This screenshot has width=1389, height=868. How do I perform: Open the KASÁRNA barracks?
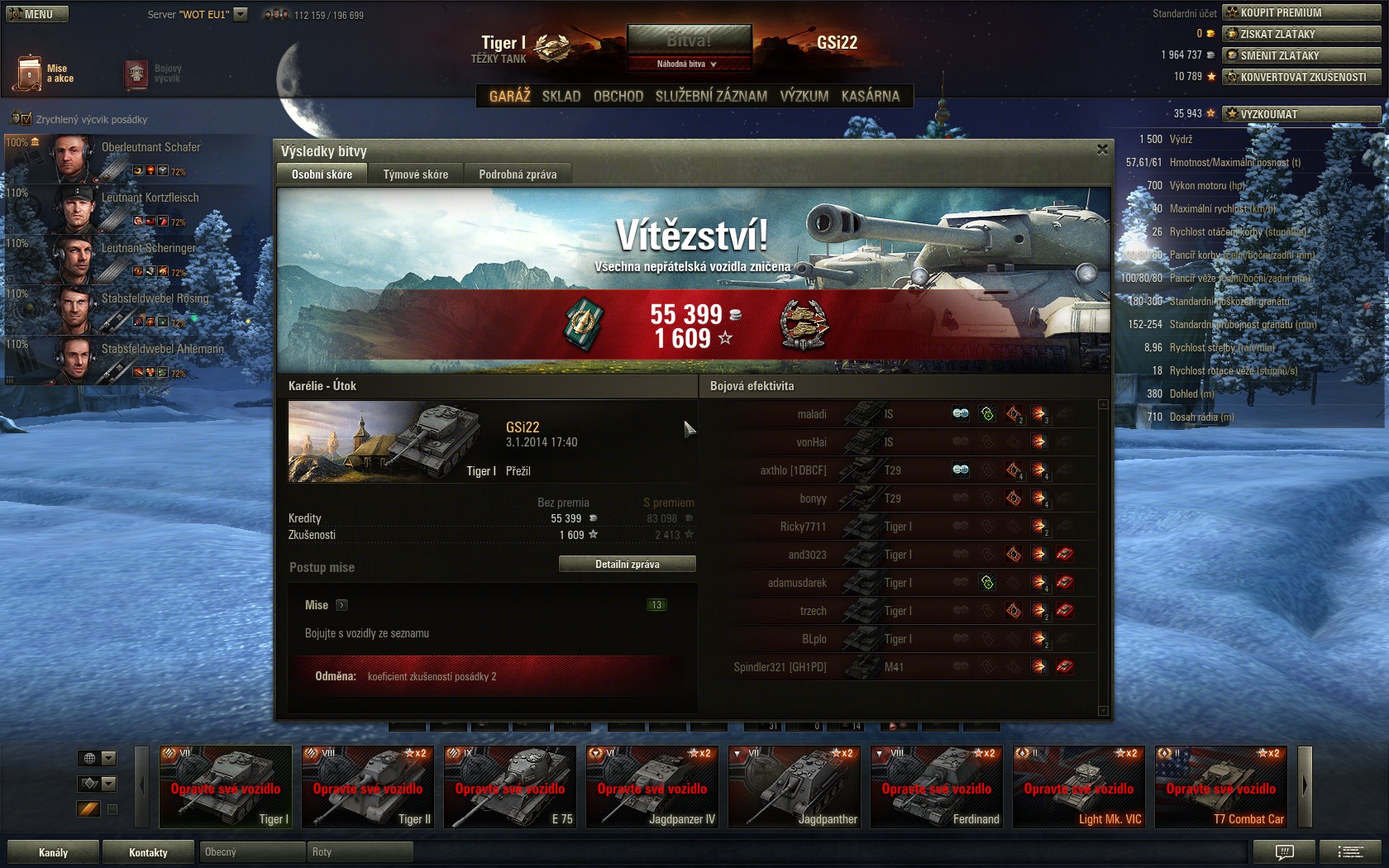(870, 96)
